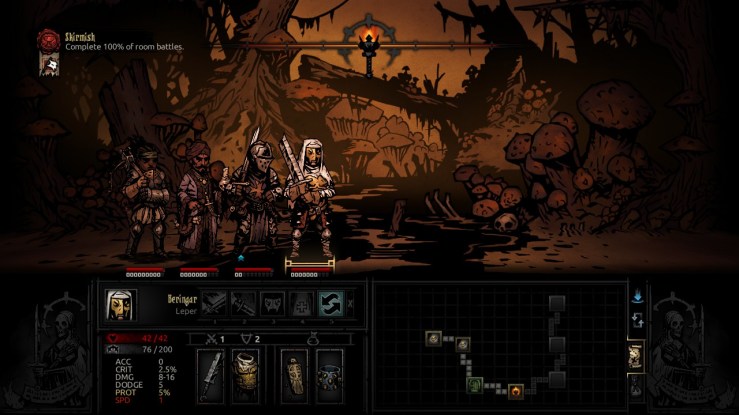Switch to the inventory tab below the map tab

point(636,386)
